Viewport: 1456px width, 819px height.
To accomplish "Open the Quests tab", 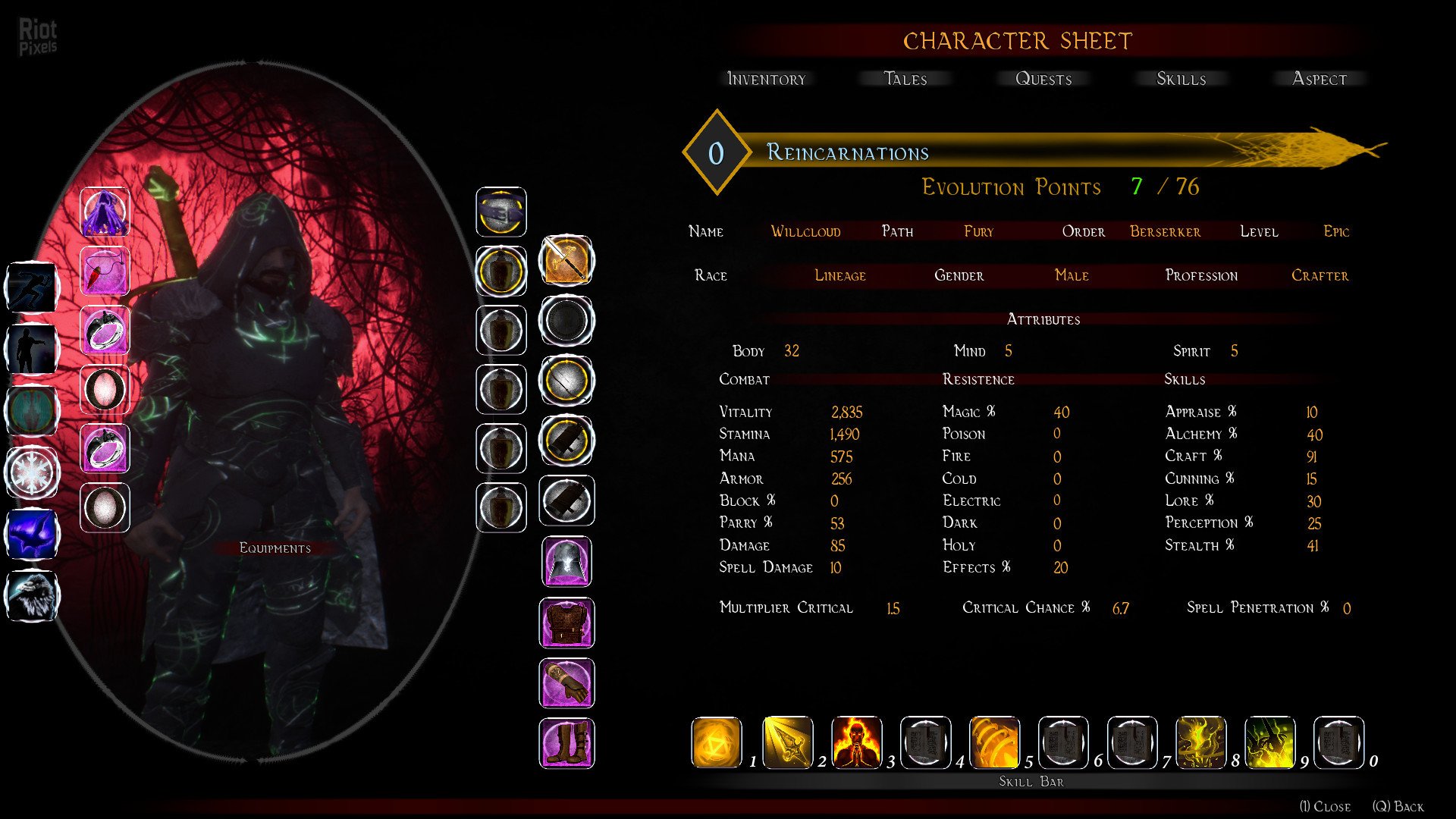I will point(1043,79).
